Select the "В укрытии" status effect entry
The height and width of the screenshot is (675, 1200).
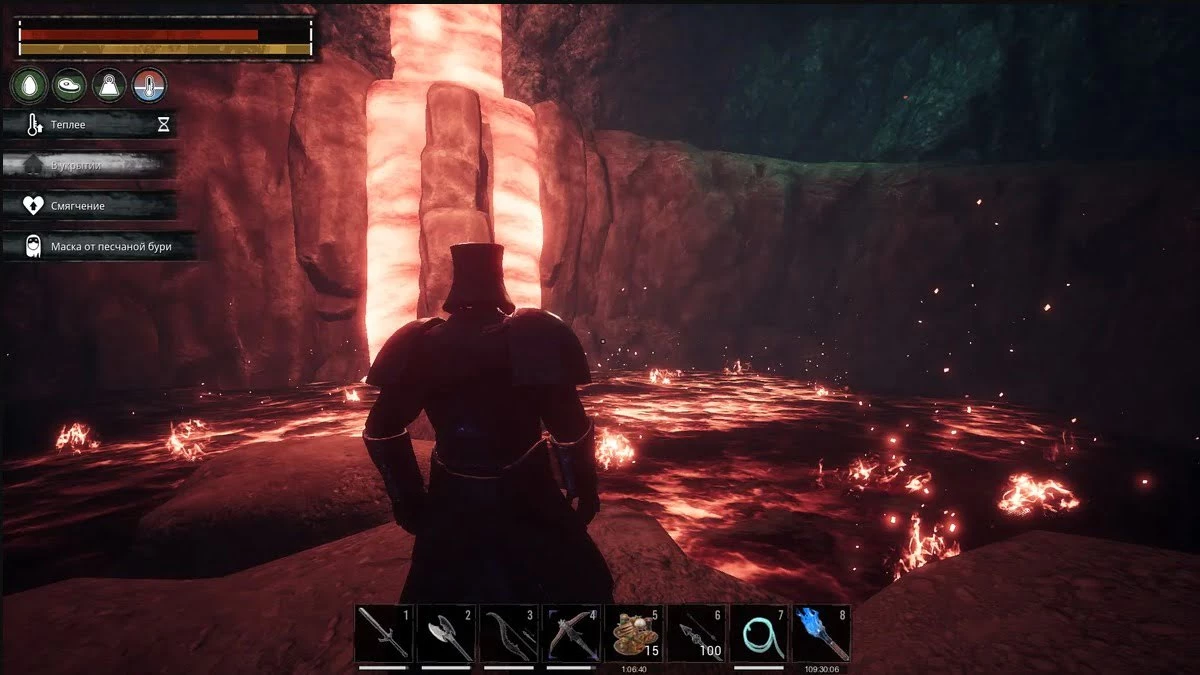(x=90, y=165)
